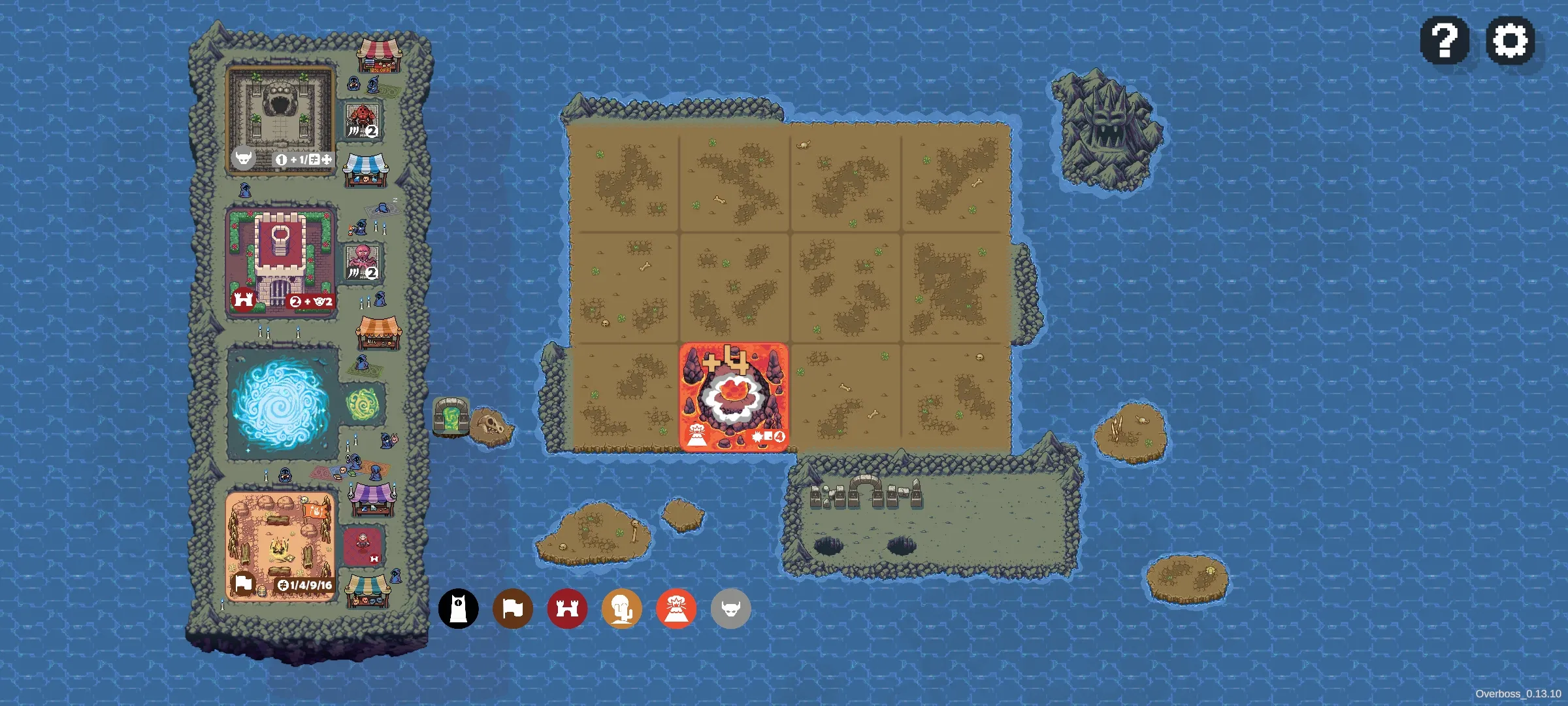Image resolution: width=1568 pixels, height=706 pixels.
Task: Choose the green swirl portal token
Action: [x=363, y=404]
